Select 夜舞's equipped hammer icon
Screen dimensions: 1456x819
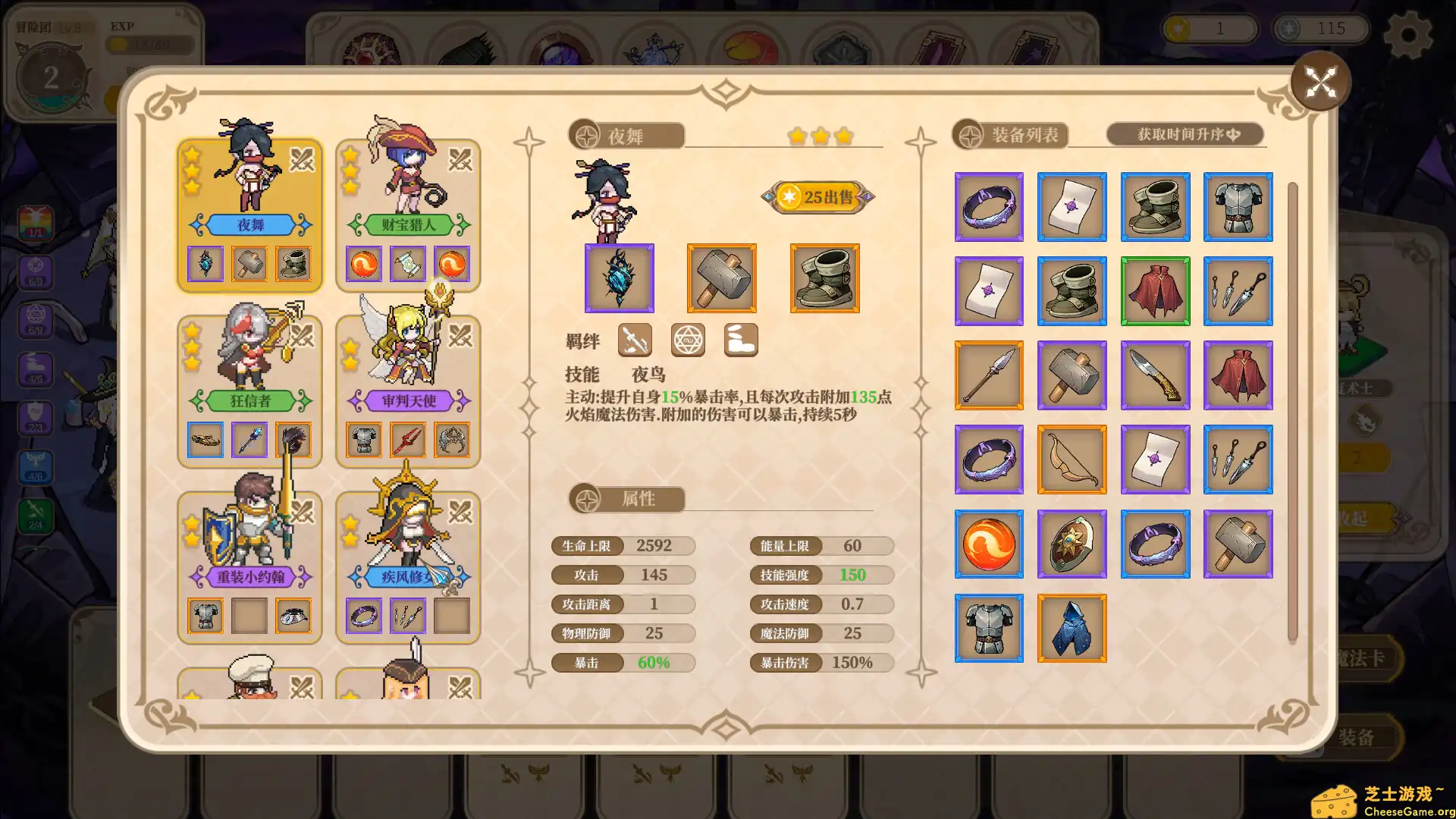721,278
